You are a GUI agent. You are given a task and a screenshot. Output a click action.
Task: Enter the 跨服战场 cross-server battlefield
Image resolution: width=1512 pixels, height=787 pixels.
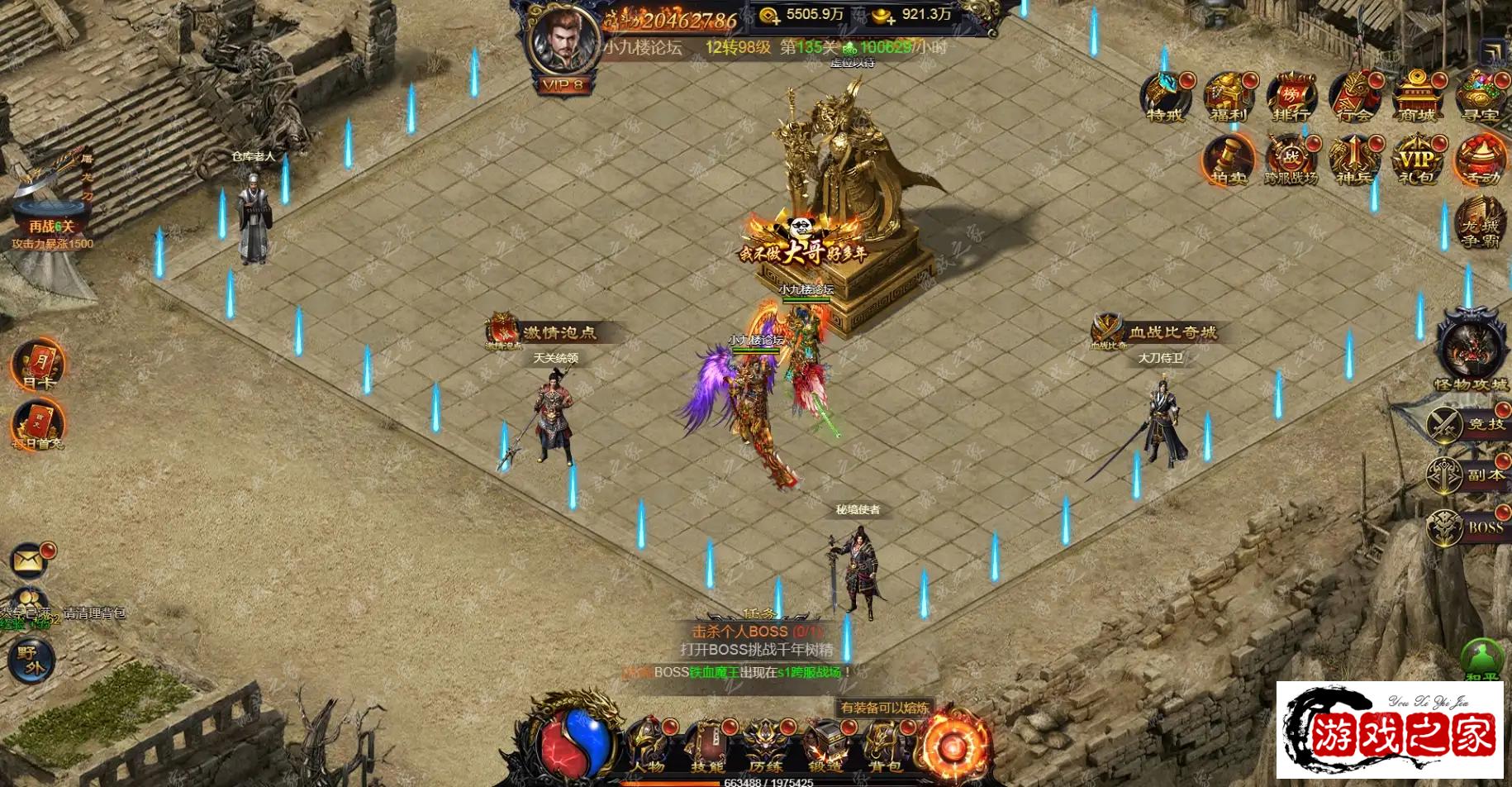pos(1291,160)
